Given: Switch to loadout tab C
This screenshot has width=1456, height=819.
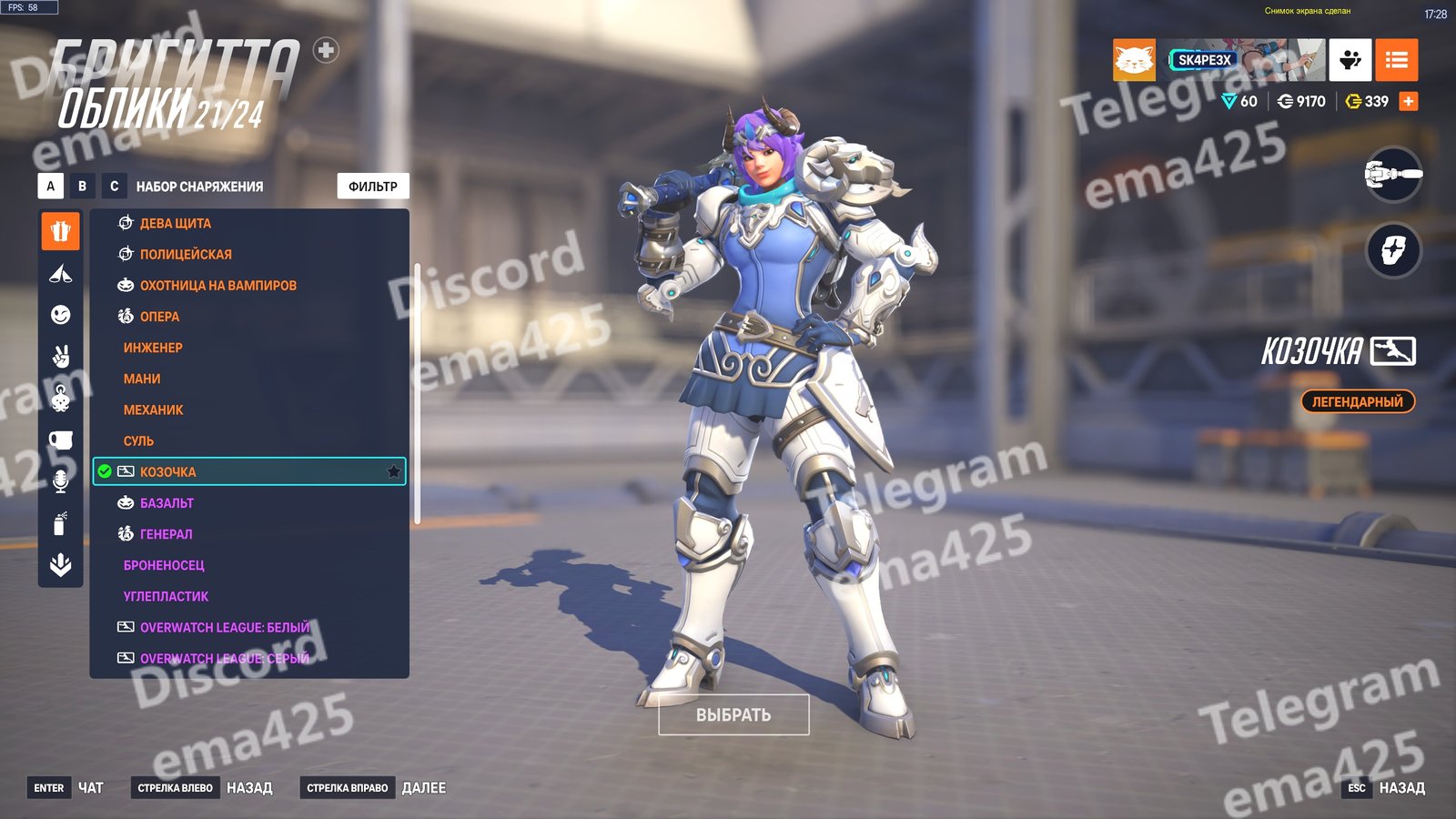Looking at the screenshot, I should (x=114, y=187).
